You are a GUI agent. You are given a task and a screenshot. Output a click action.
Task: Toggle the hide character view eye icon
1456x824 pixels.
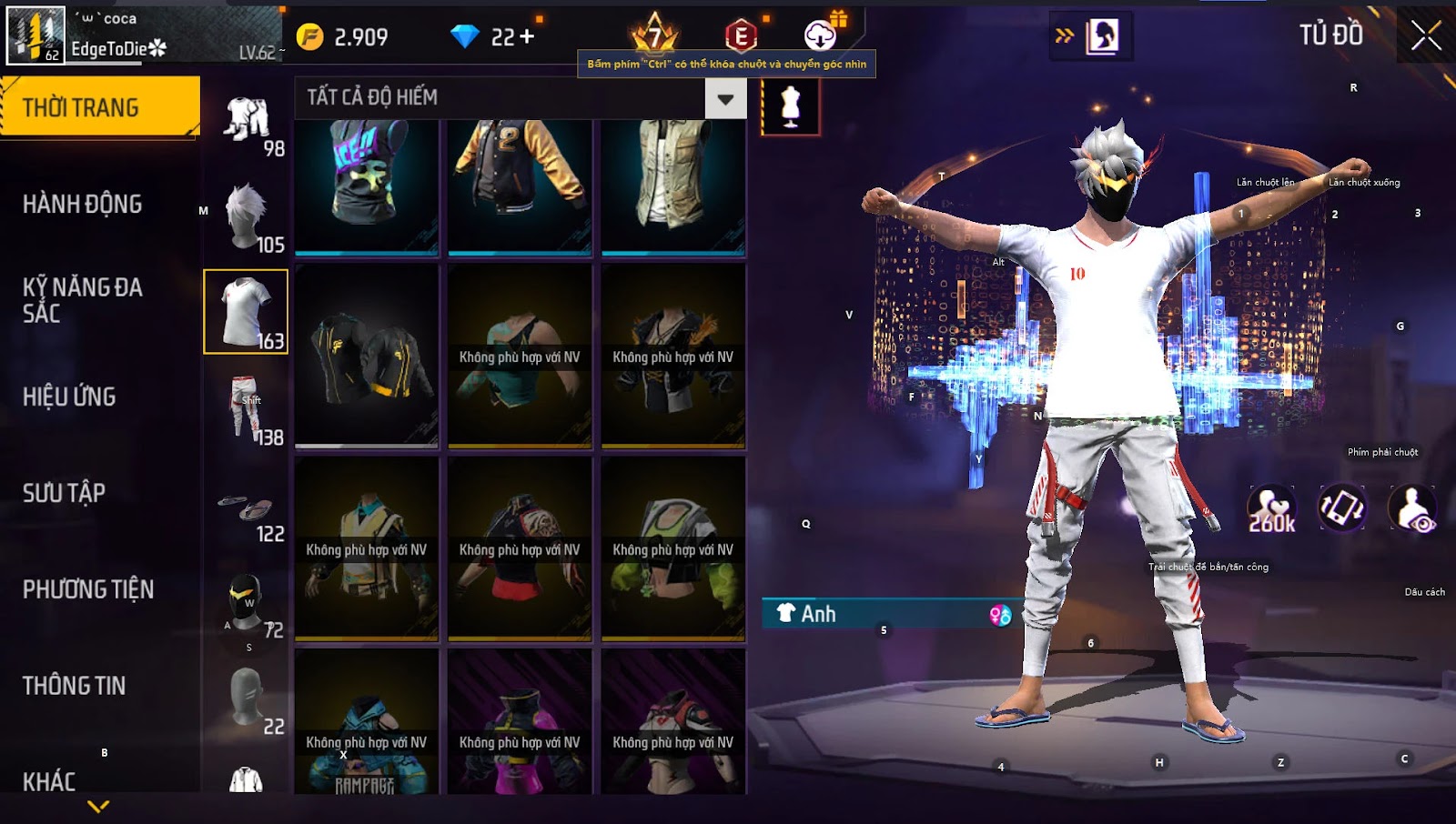(x=1412, y=508)
